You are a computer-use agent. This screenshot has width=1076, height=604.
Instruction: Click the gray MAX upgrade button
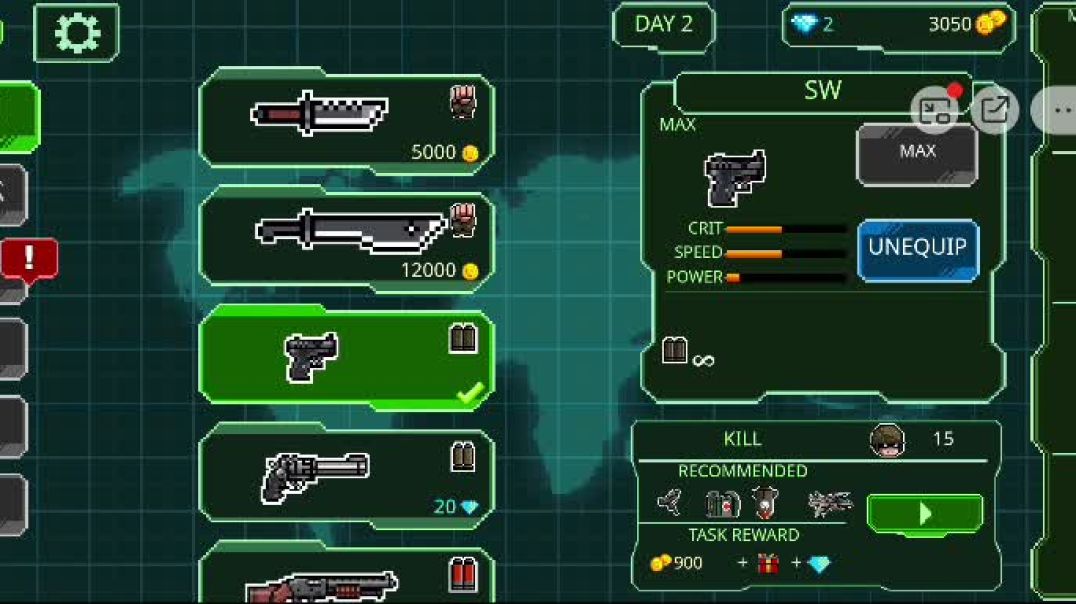[917, 153]
